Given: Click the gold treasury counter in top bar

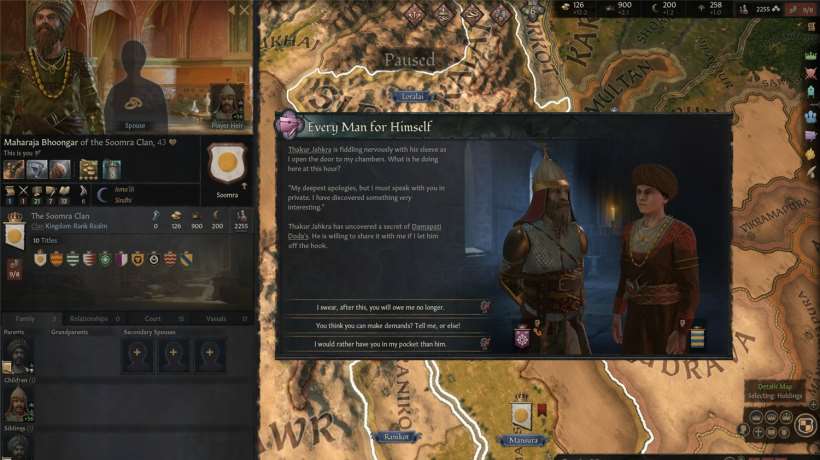Looking at the screenshot, I should point(573,8).
